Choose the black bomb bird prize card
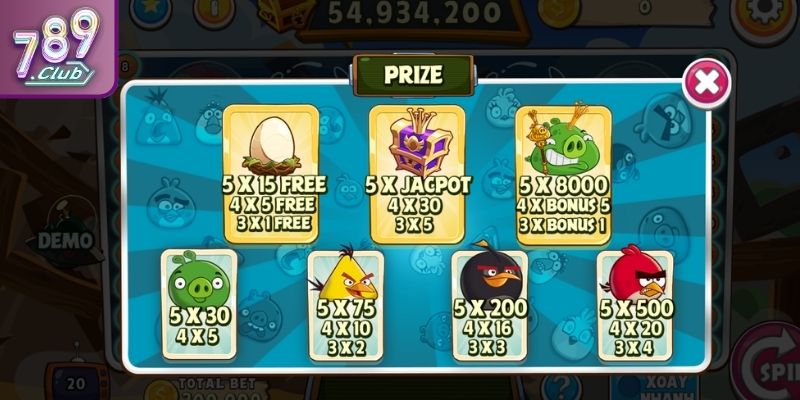 489,304
